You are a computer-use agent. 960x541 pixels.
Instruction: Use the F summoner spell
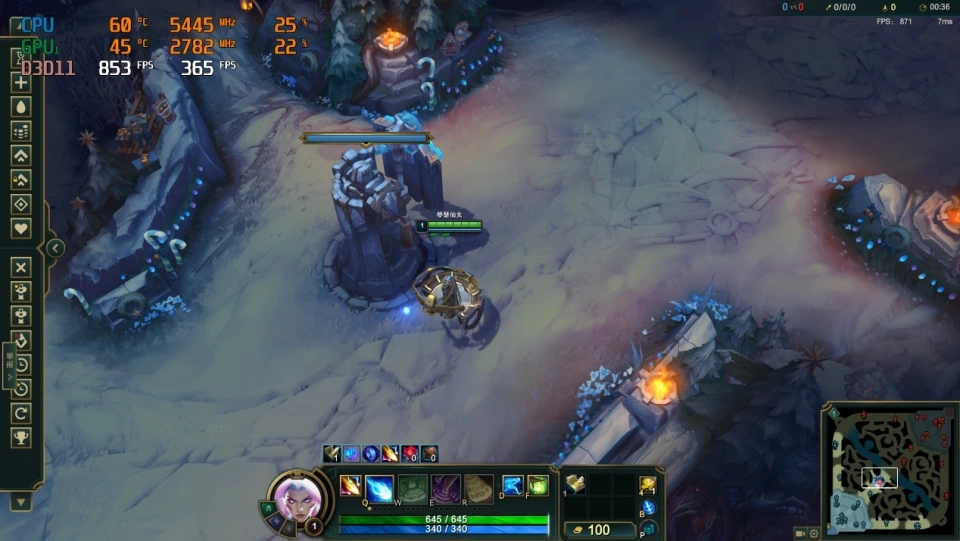tap(538, 486)
